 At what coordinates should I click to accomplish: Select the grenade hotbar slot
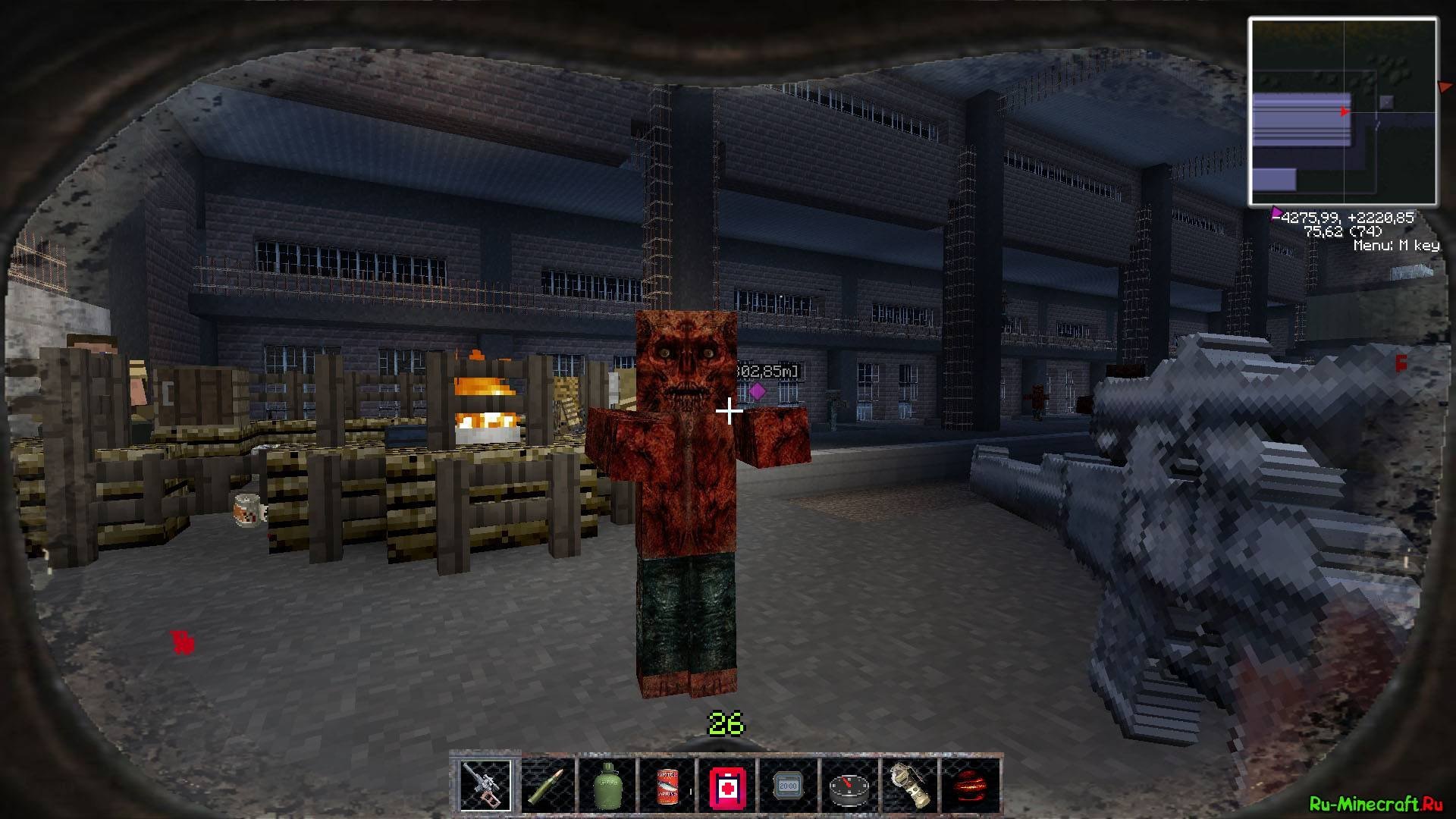click(909, 786)
